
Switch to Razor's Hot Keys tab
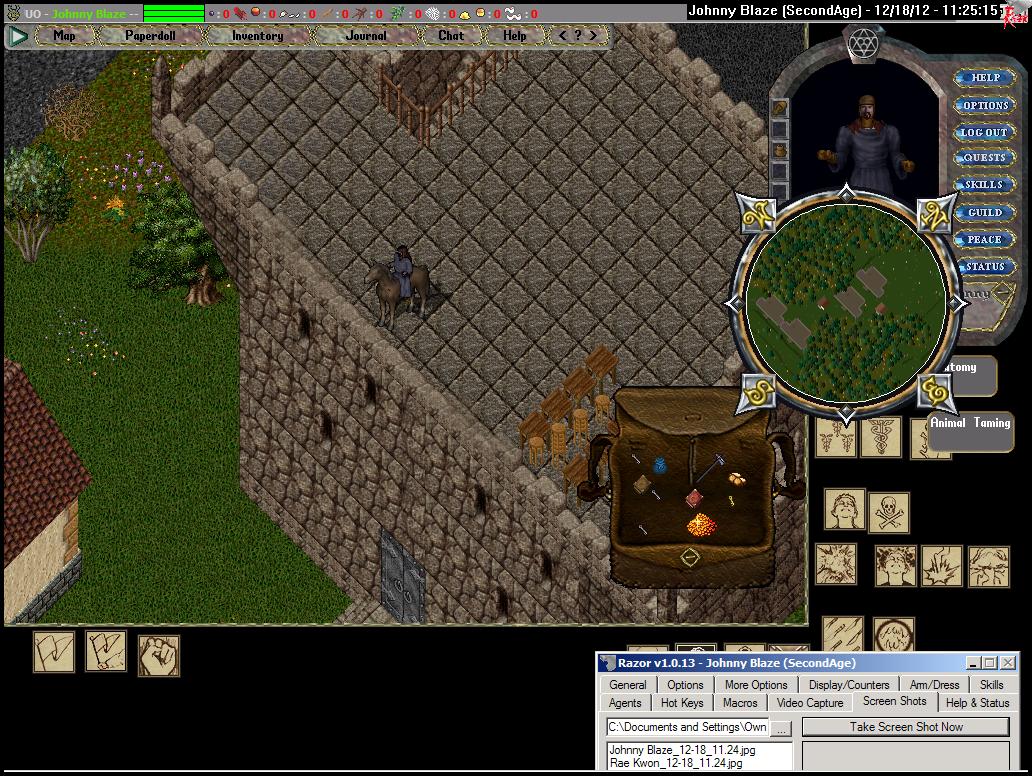pos(682,703)
